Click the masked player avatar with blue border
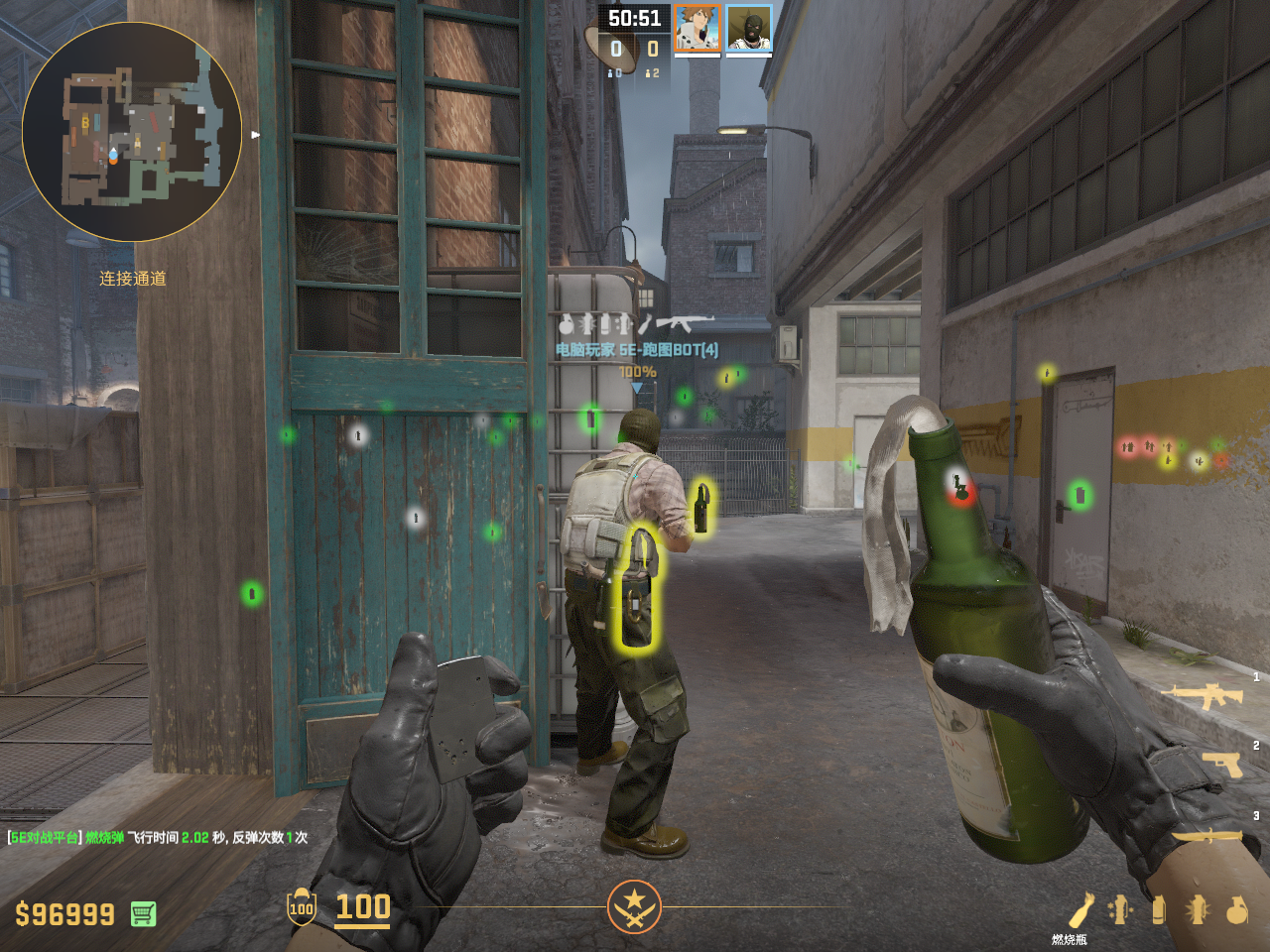1270x952 pixels. [749, 28]
